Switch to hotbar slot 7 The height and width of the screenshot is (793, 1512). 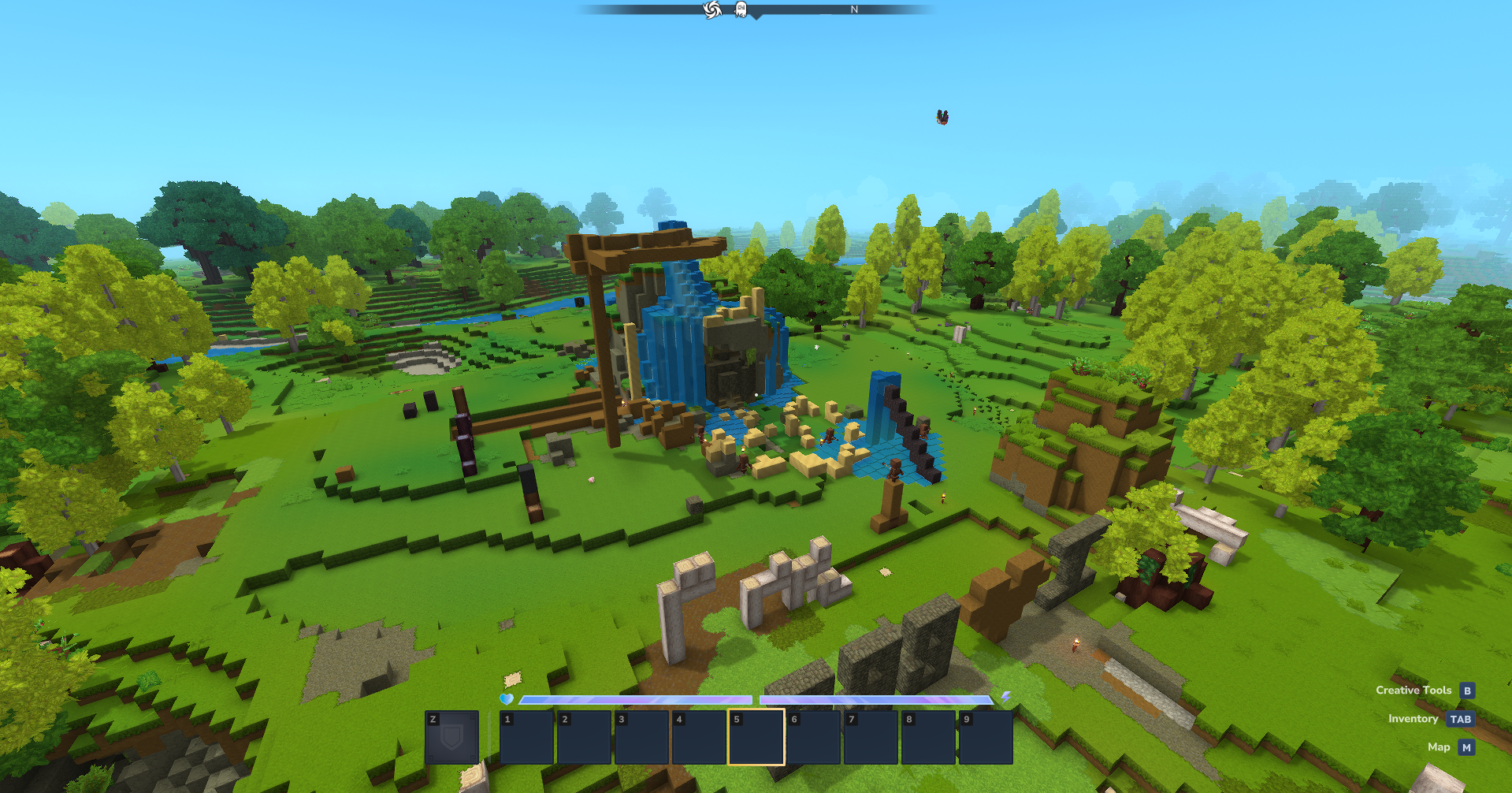point(871,737)
